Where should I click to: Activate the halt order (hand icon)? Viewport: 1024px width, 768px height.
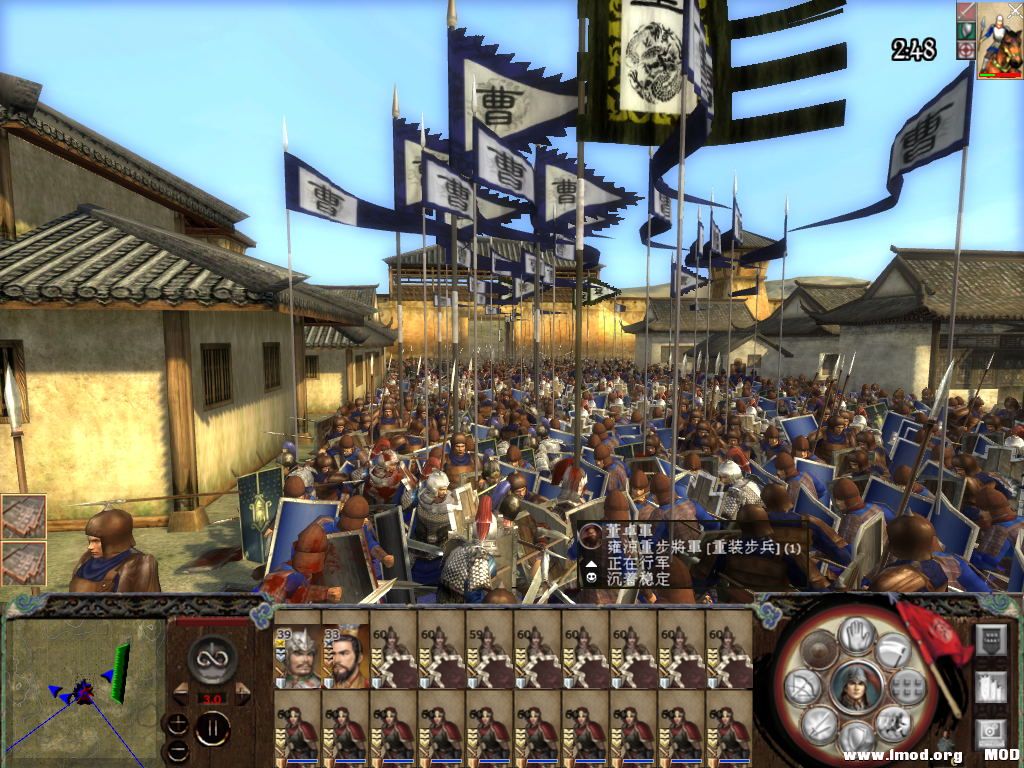856,635
